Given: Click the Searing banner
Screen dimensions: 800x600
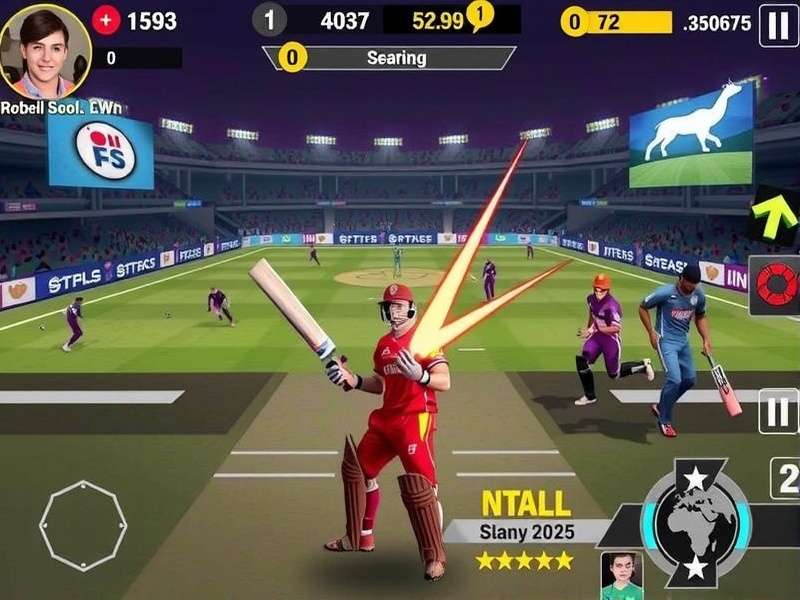Looking at the screenshot, I should point(395,58).
